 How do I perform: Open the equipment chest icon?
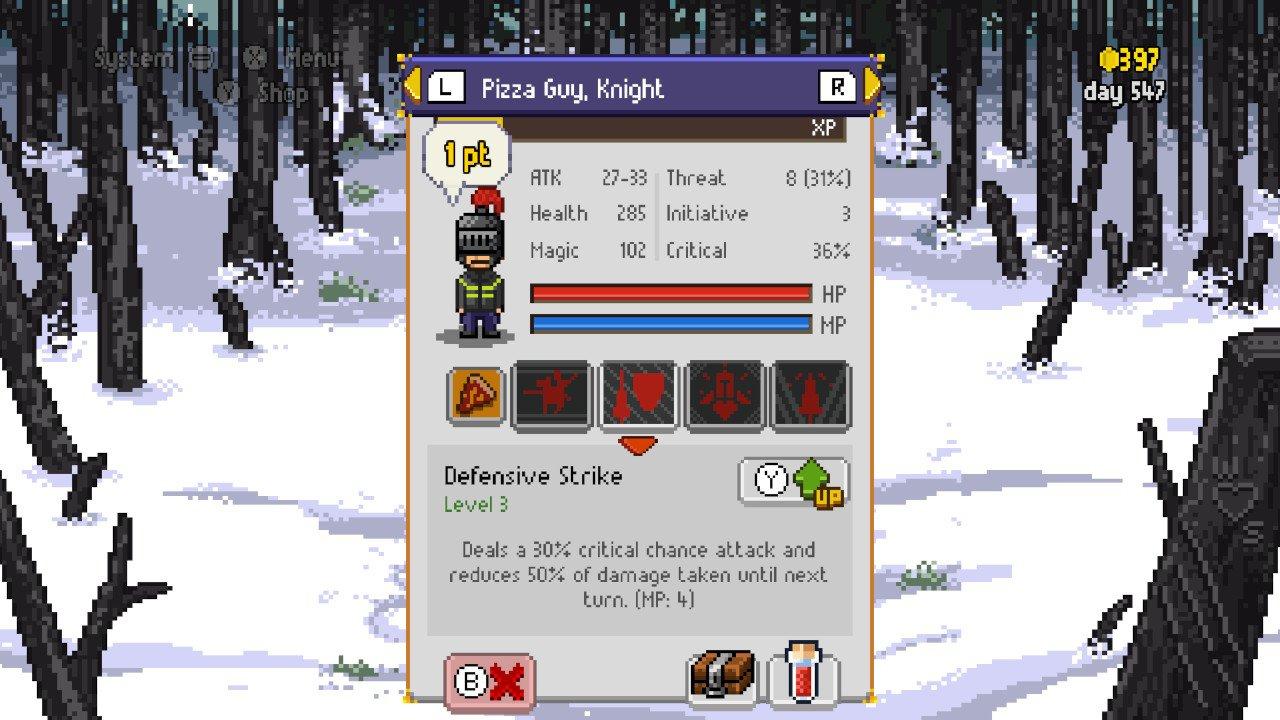[724, 676]
